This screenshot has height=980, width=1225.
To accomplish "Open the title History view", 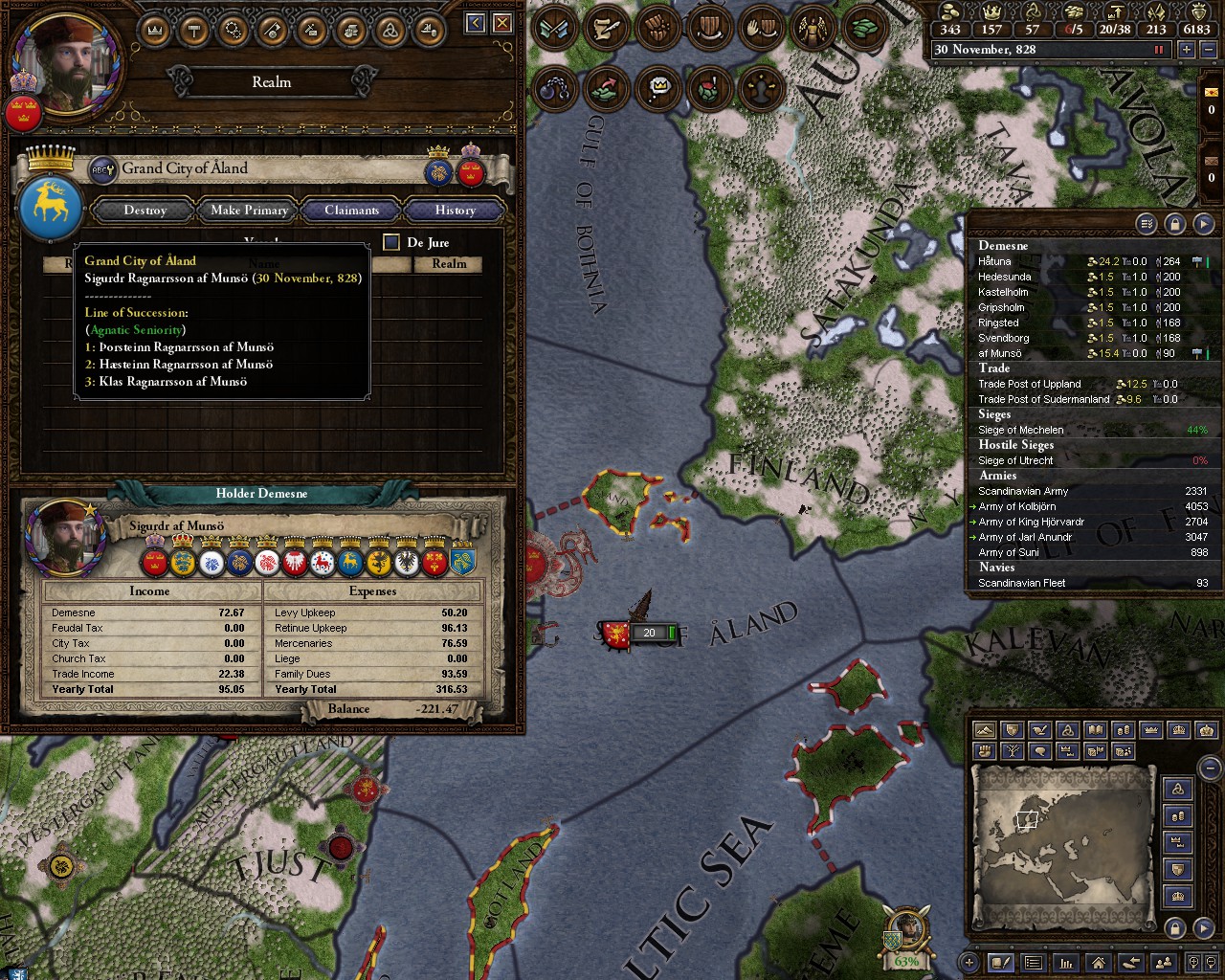I will click(x=455, y=211).
